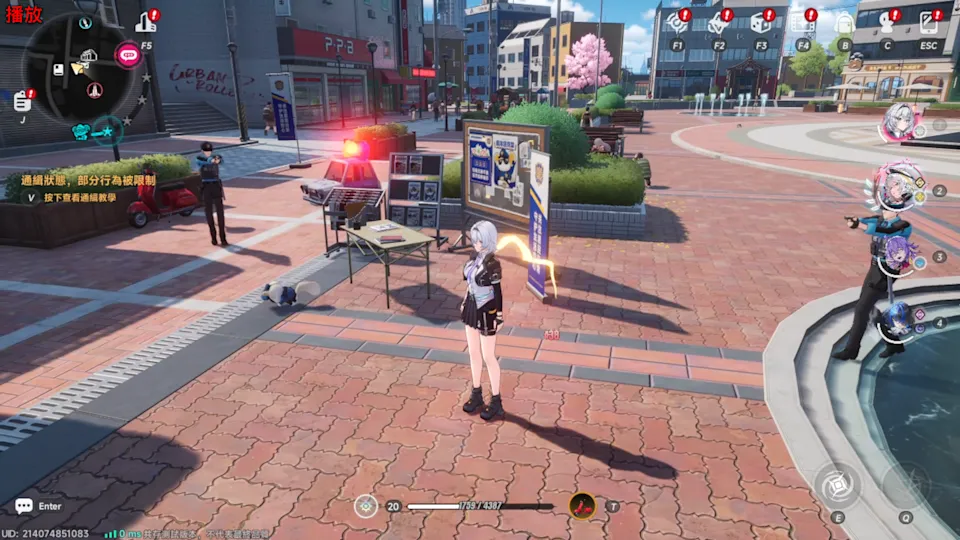Viewport: 960px width, 540px height.
Task: Switch to the blue-haired party member portrait
Action: coord(897,320)
